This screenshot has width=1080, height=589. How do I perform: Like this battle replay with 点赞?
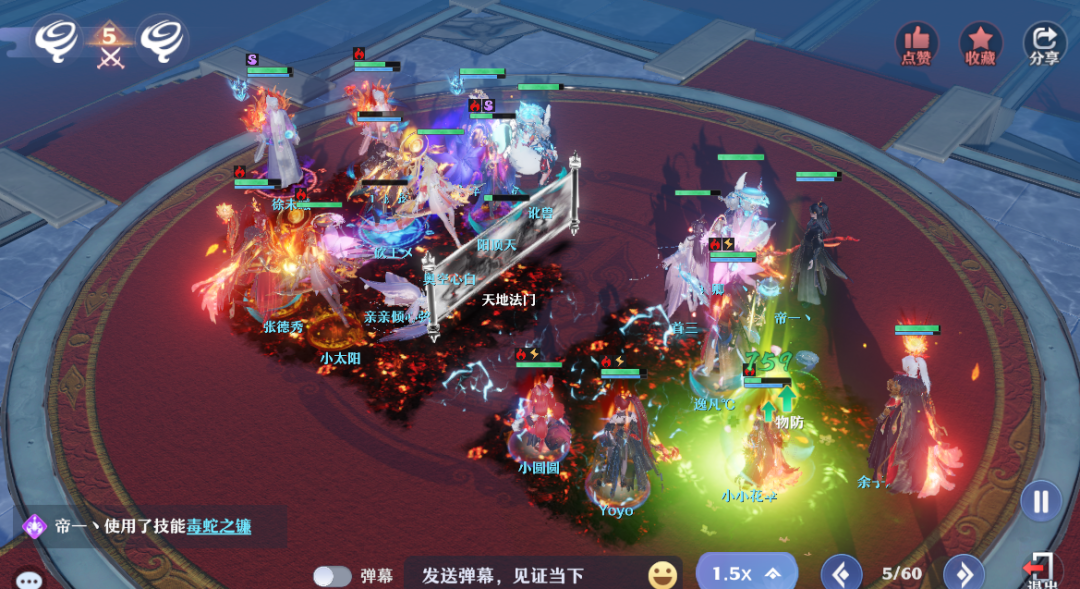click(915, 43)
